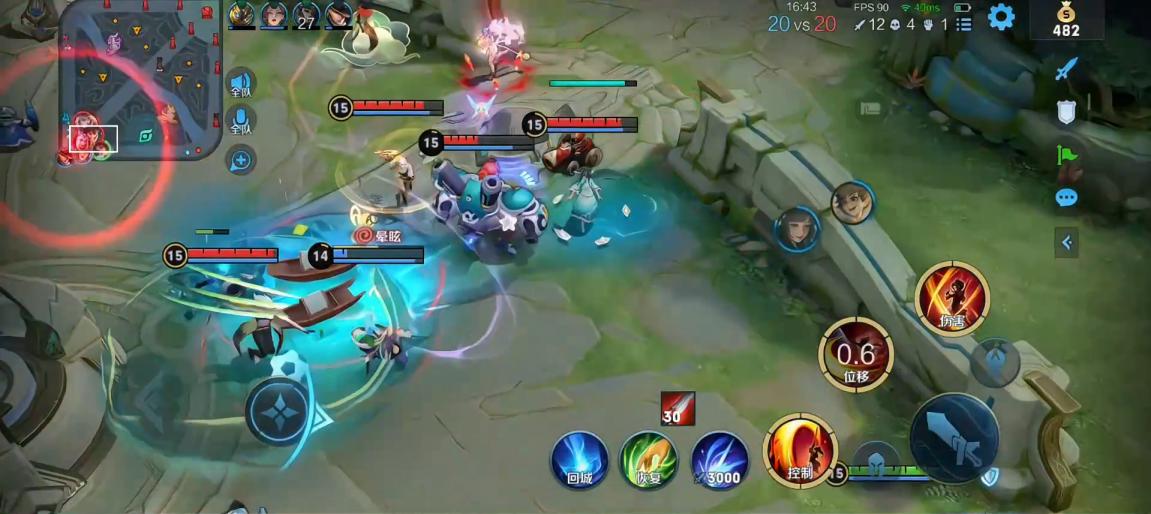
Task: Send the blue sword attack signal
Action: (x=1067, y=69)
